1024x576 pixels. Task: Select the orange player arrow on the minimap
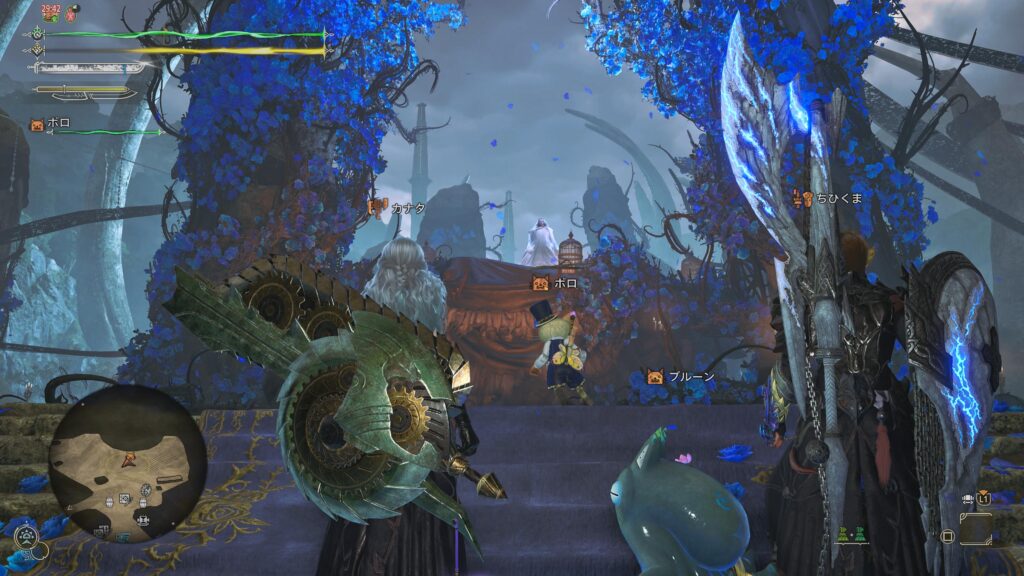click(128, 460)
